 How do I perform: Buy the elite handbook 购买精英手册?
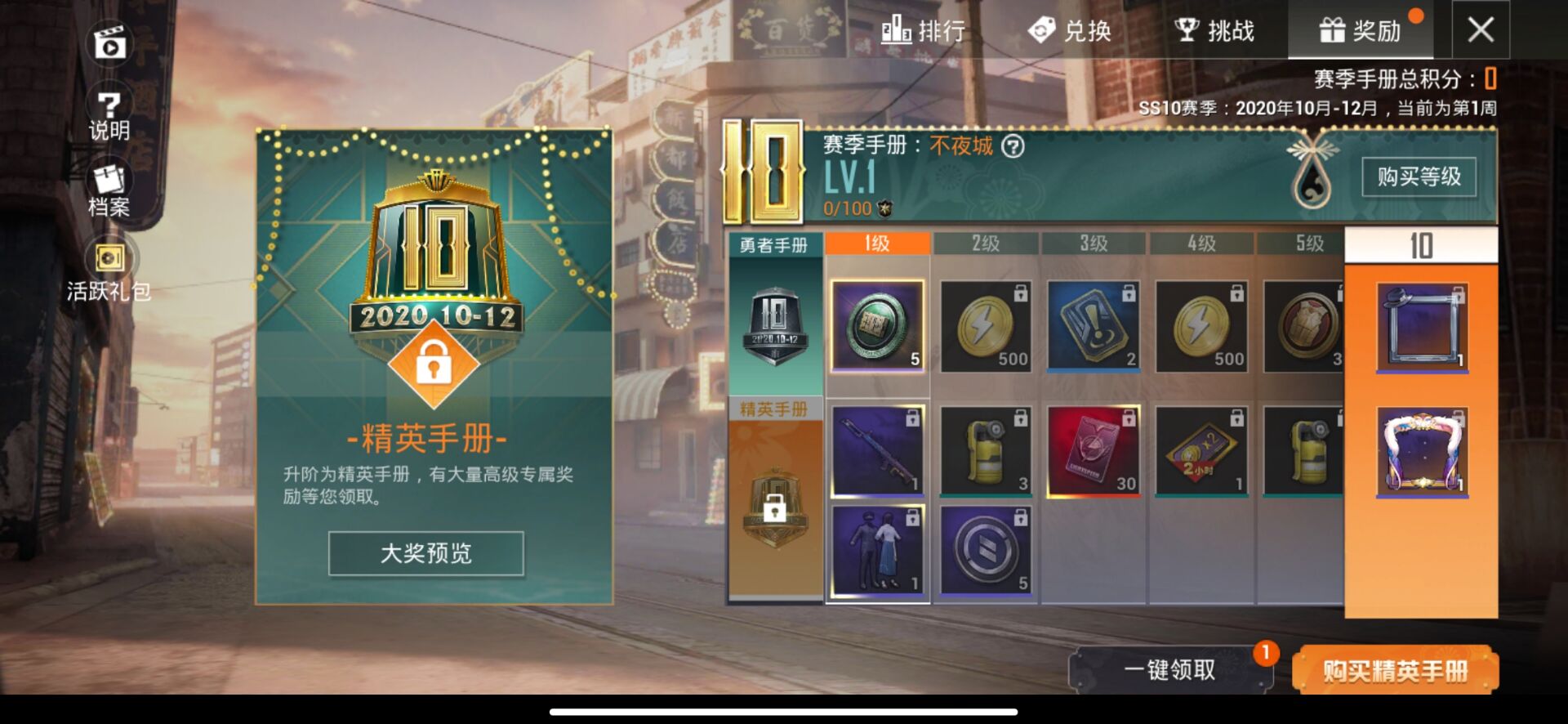1395,670
